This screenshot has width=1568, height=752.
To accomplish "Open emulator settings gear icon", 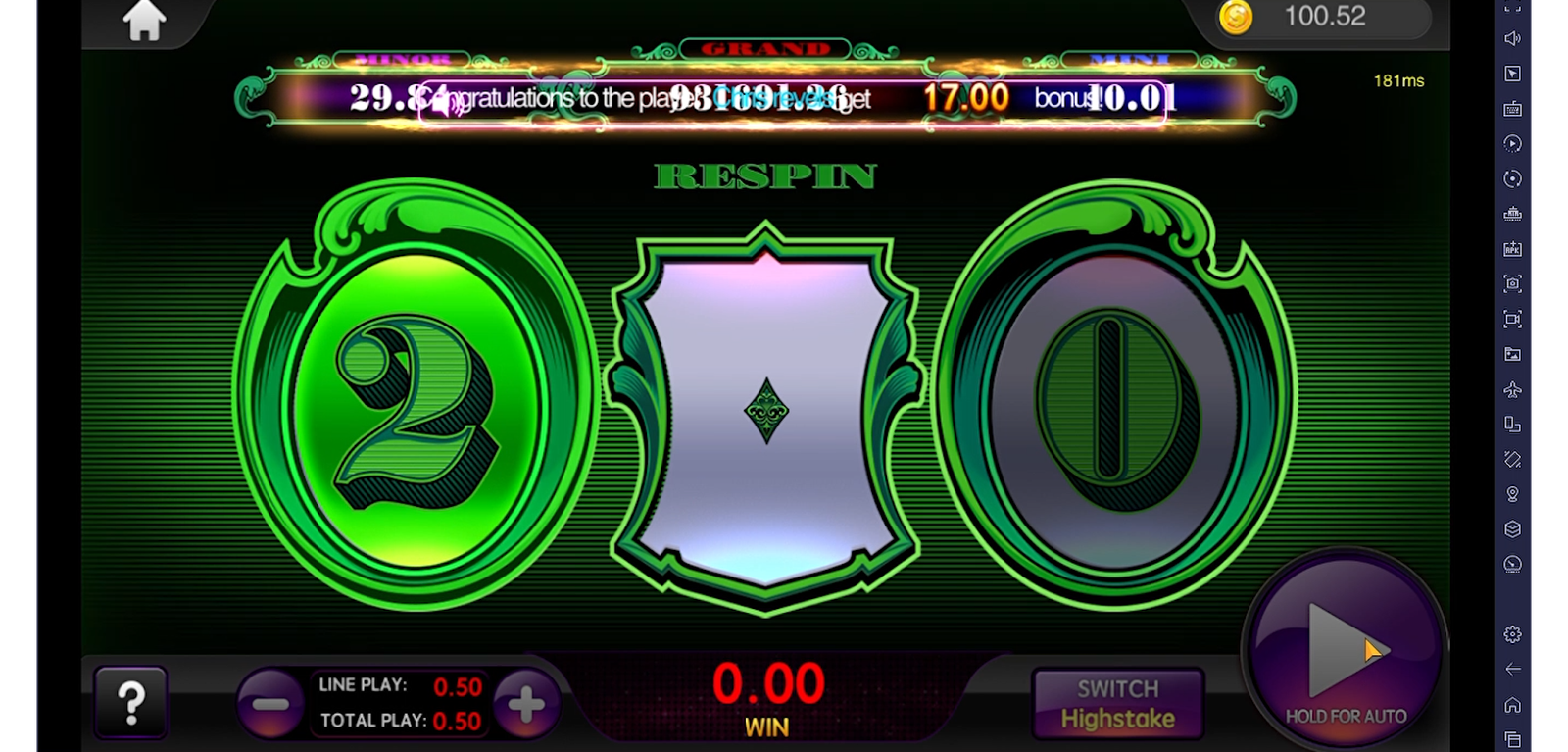I will [x=1513, y=633].
